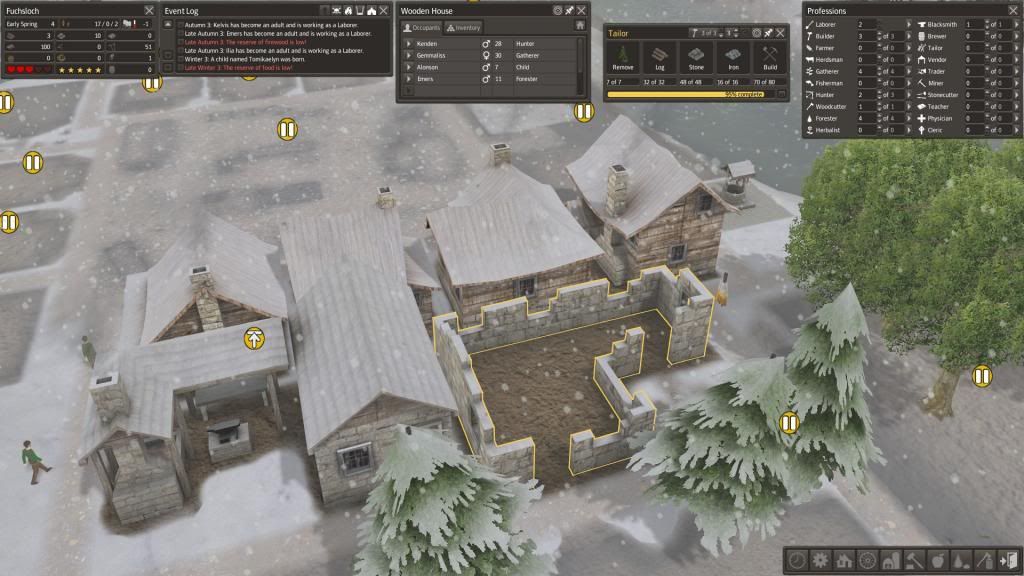Close the Tailor construction window

781,33
